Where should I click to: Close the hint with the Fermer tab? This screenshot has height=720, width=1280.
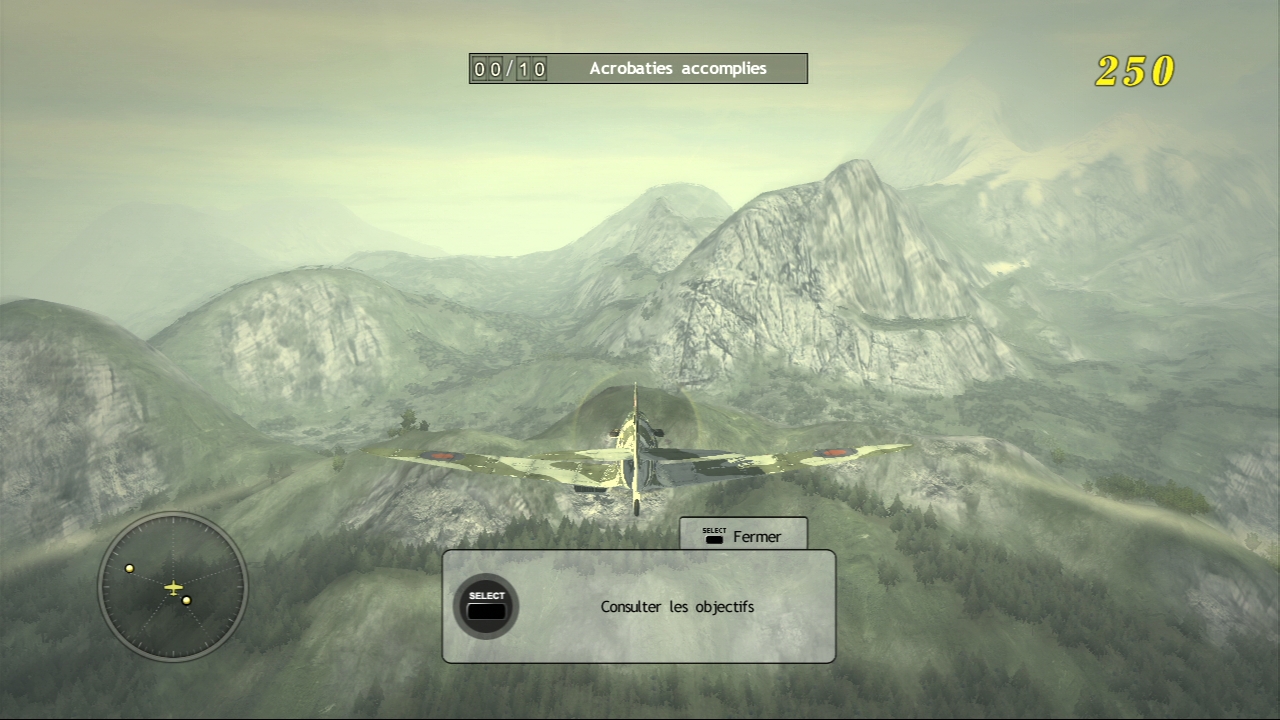[743, 536]
